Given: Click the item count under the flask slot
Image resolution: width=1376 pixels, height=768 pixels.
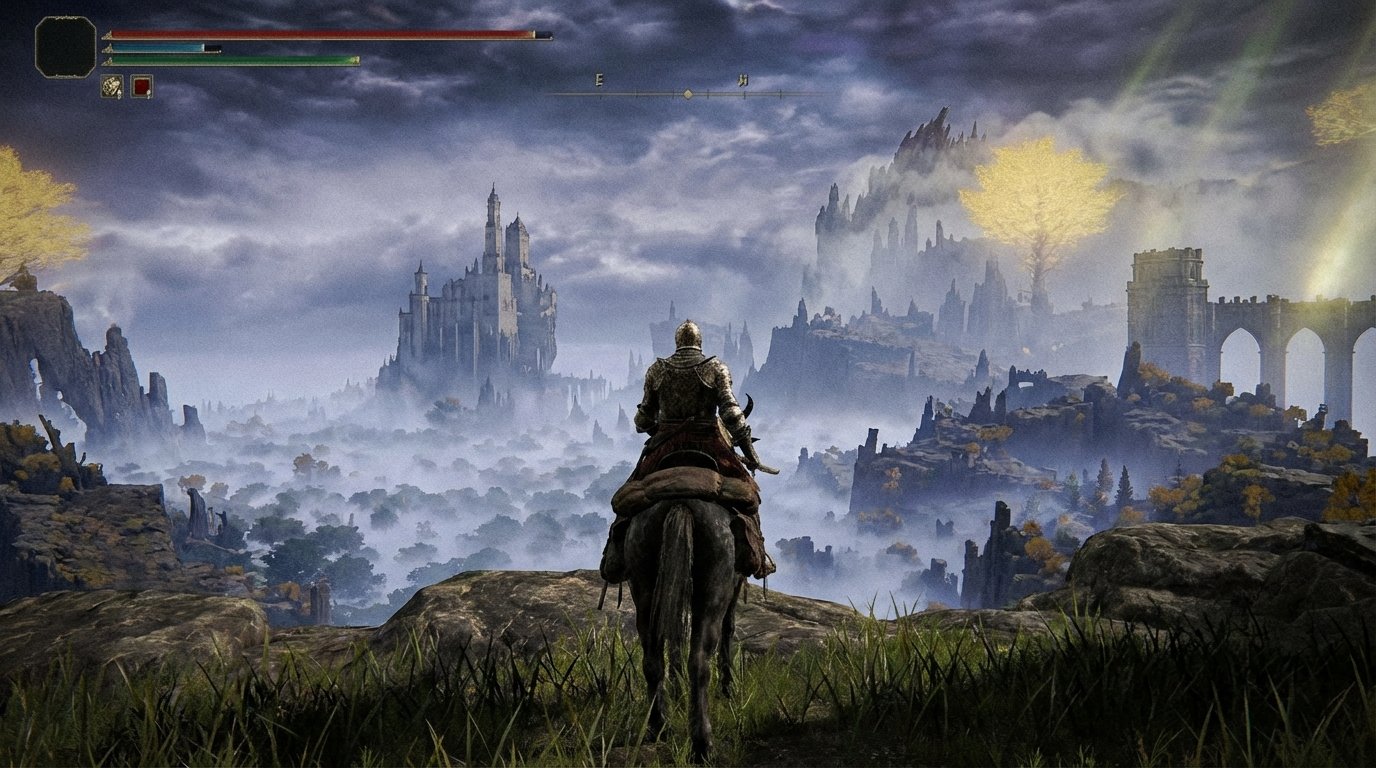Looking at the screenshot, I should [148, 95].
